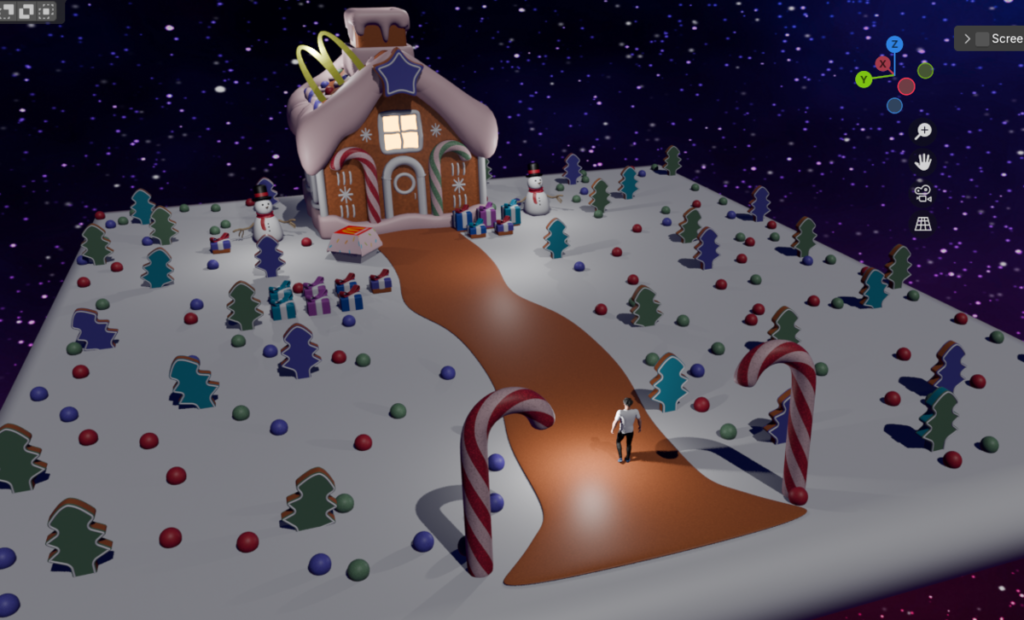Toggle the camera view icon
The image size is (1024, 620).
click(922, 193)
